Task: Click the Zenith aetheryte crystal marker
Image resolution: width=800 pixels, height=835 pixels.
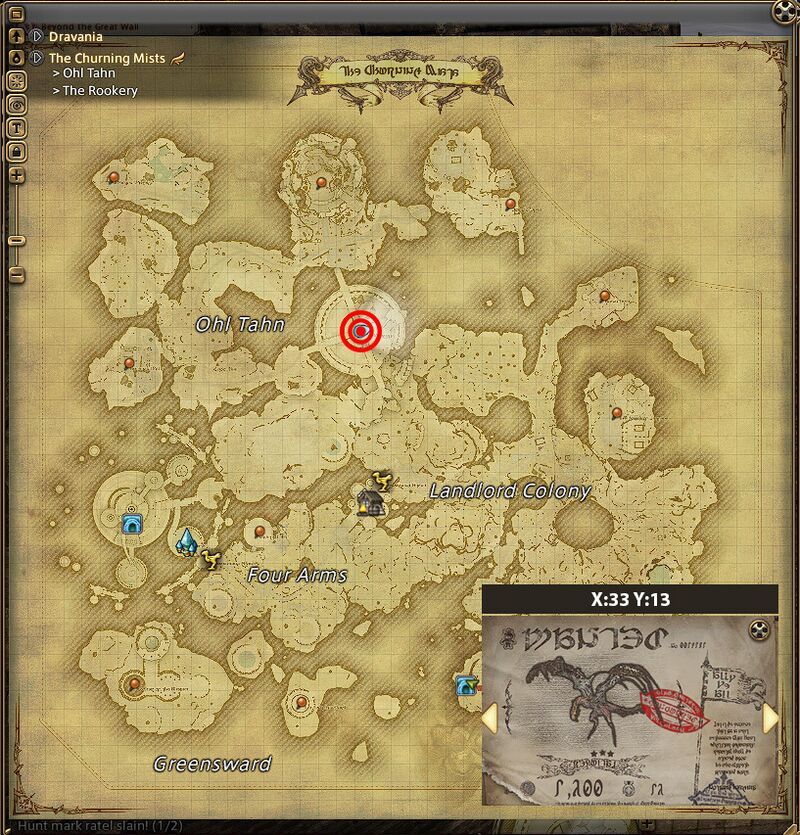Action: coord(186,542)
